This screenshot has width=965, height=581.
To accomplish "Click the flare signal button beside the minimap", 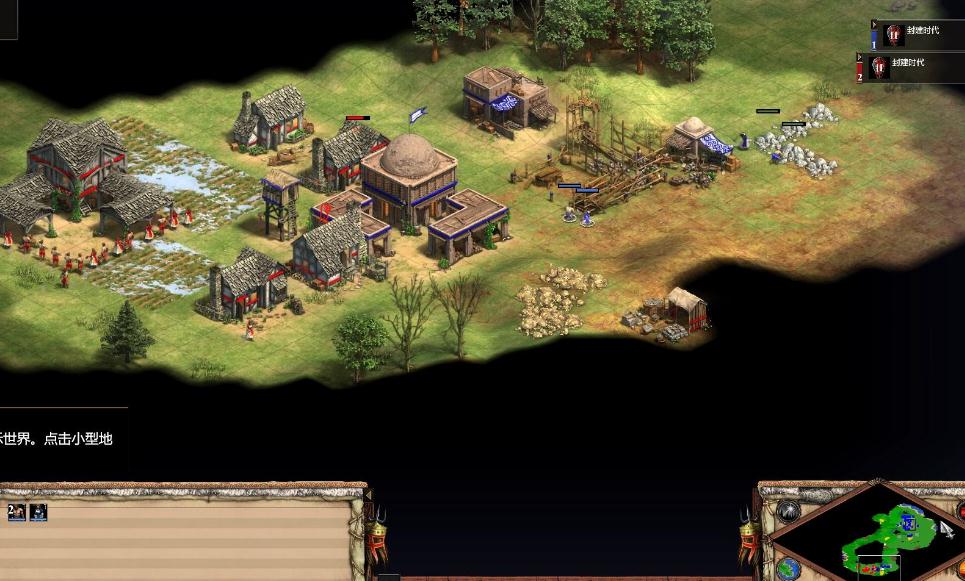I will click(790, 512).
